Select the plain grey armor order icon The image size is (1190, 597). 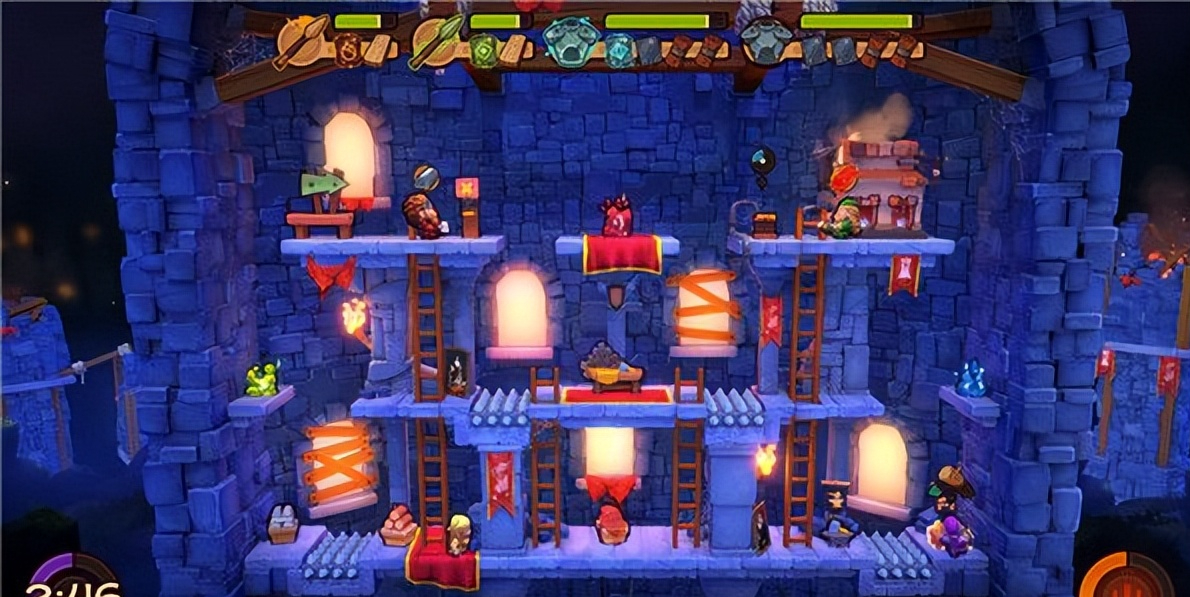(x=762, y=40)
